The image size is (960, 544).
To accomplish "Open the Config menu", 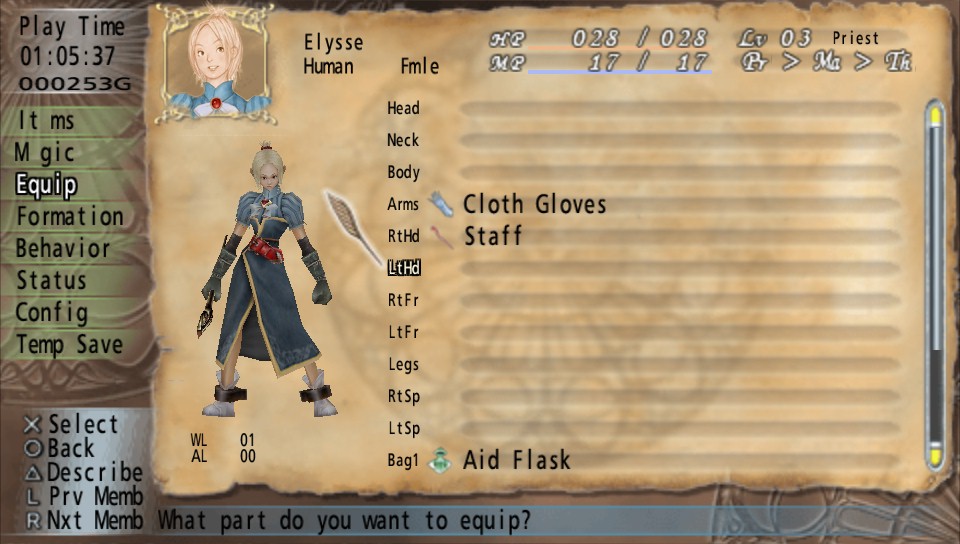I will pyautogui.click(x=51, y=313).
